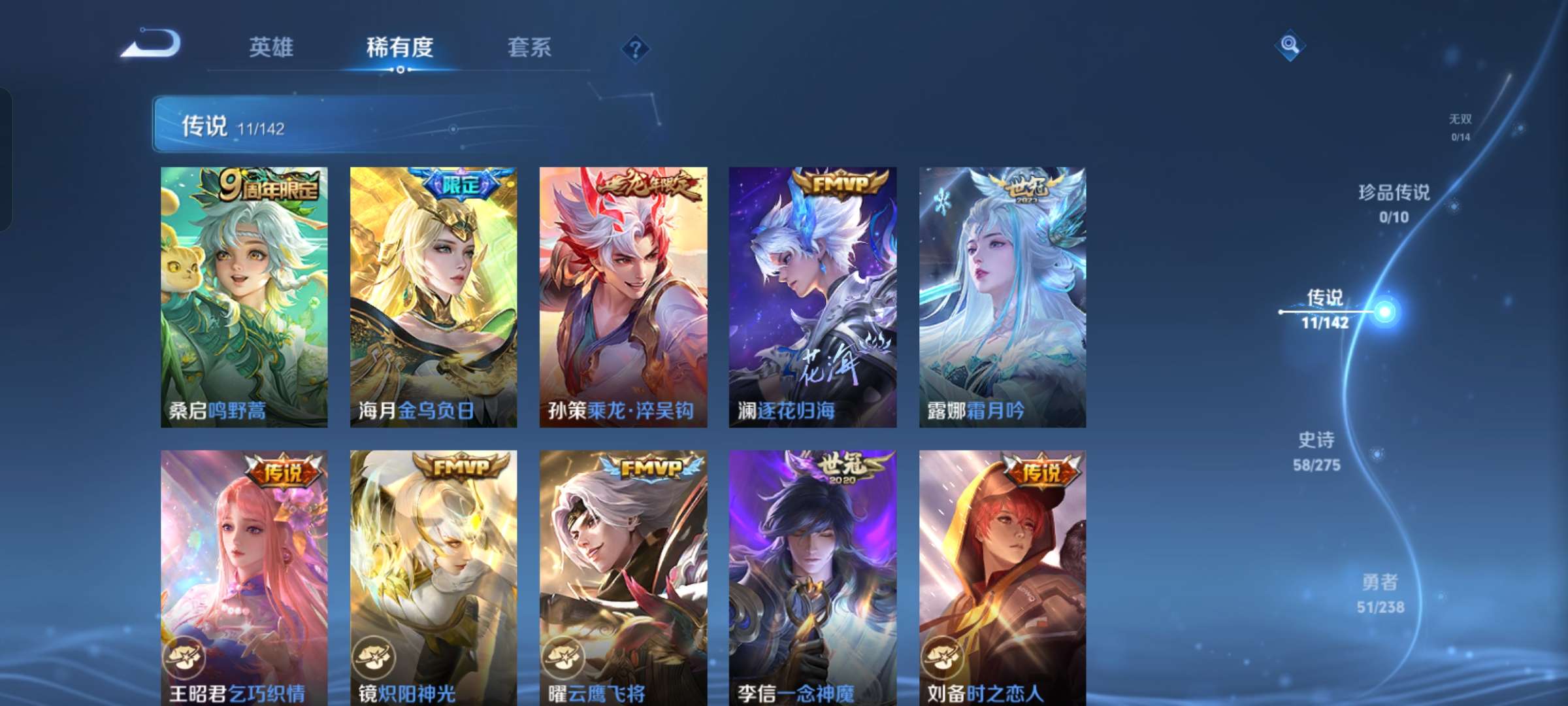The height and width of the screenshot is (706, 1568).
Task: Open help via the question mark icon
Action: [636, 48]
